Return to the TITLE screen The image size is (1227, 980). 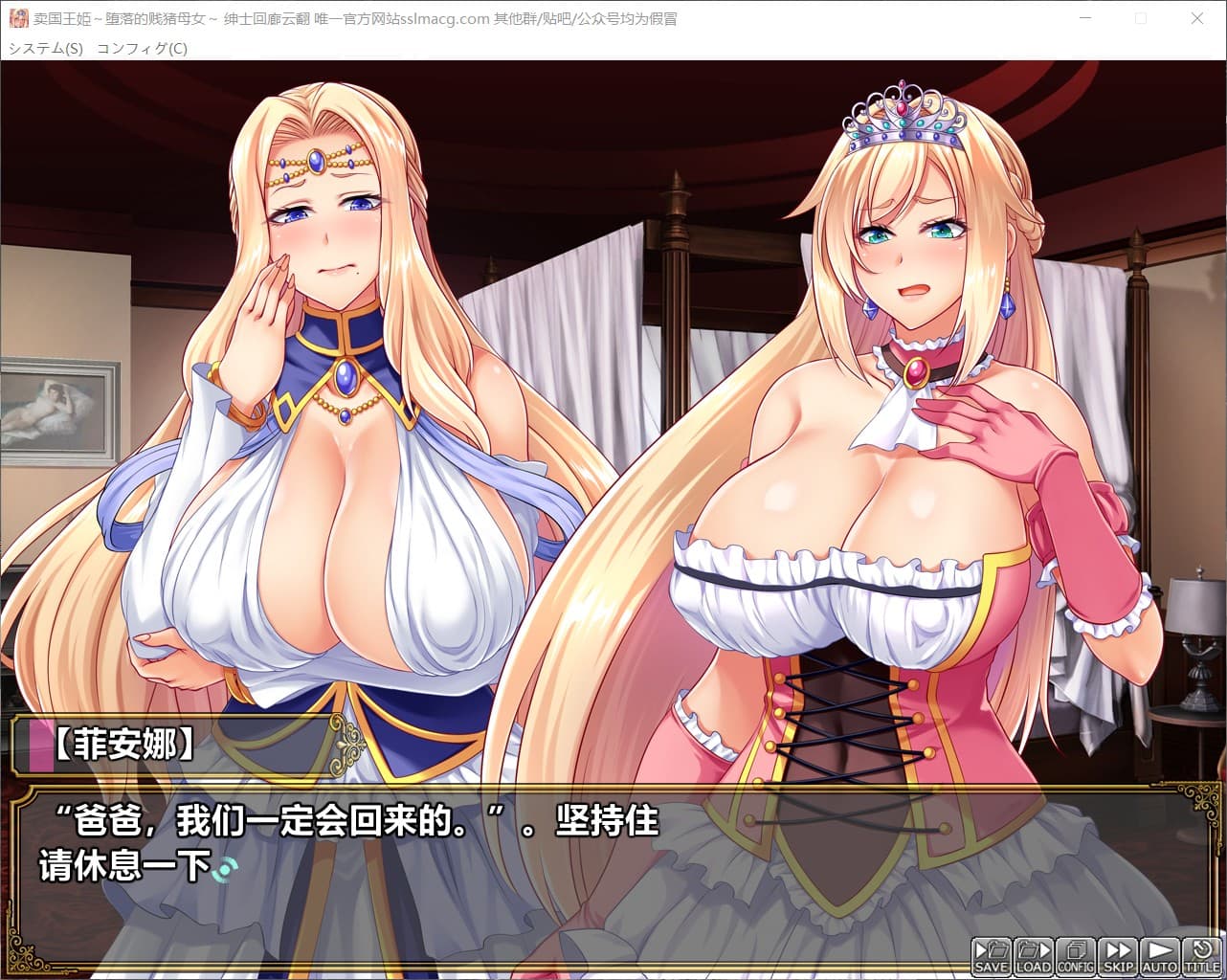(x=1199, y=955)
